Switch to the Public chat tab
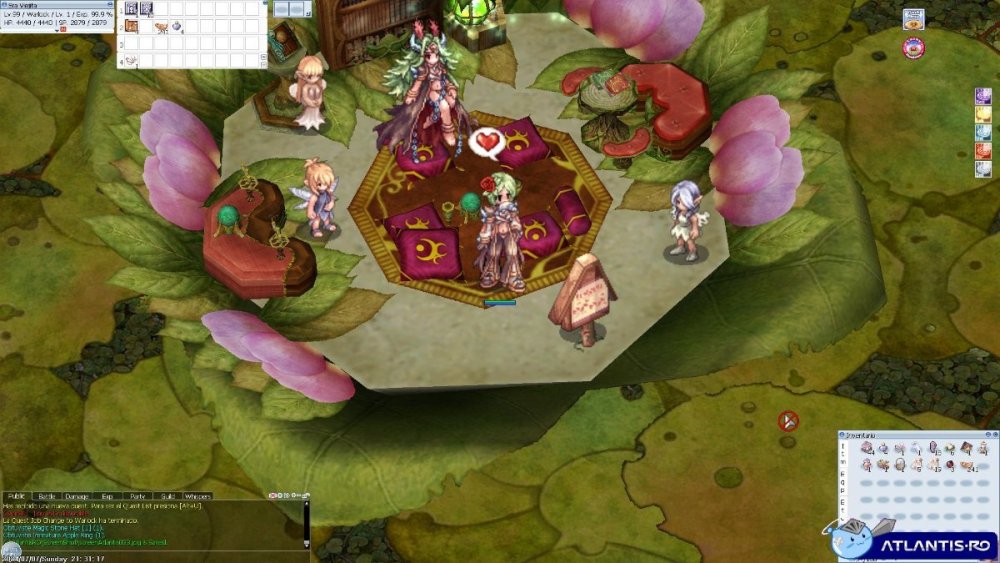This screenshot has height=563, width=1000. 16,495
